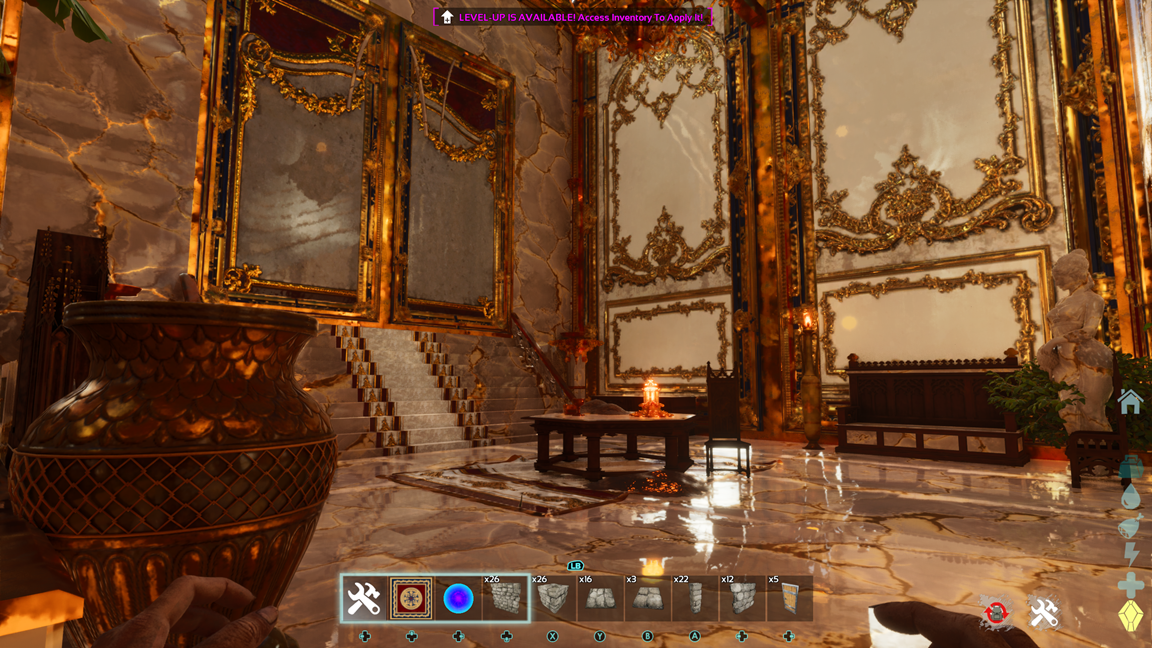Choose the wooden door x5 slot
The width and height of the screenshot is (1152, 648).
tap(789, 598)
